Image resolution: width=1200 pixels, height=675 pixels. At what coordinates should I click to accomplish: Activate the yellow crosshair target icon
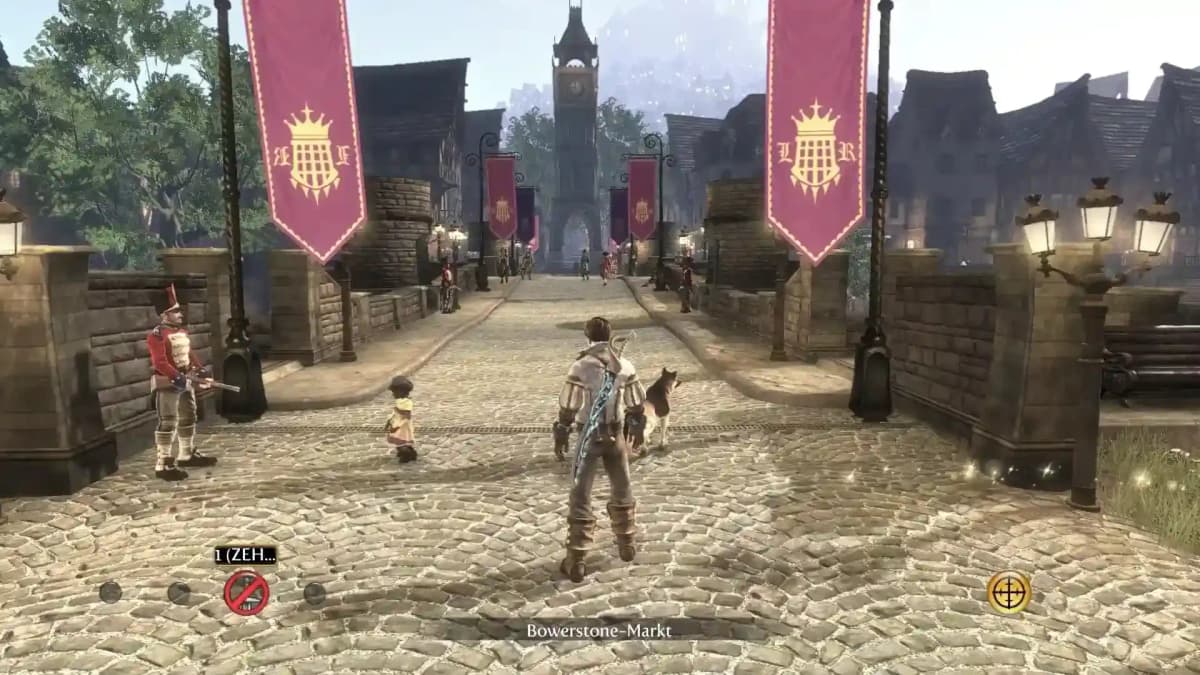1009,592
